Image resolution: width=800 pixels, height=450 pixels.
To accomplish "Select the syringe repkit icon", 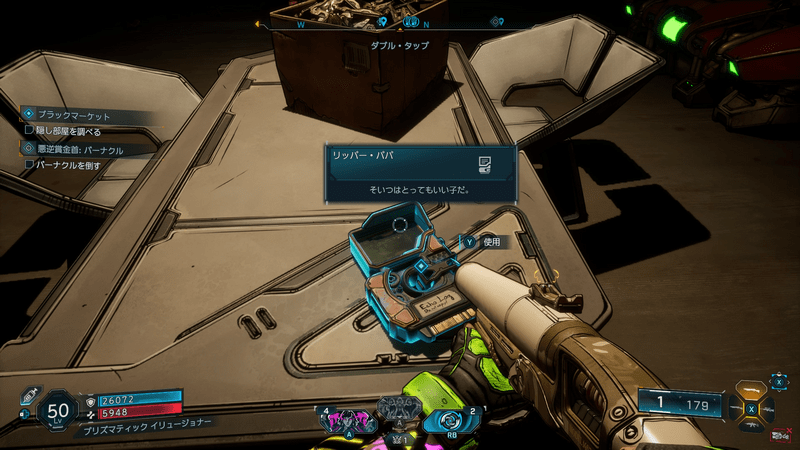I will pos(26,391).
